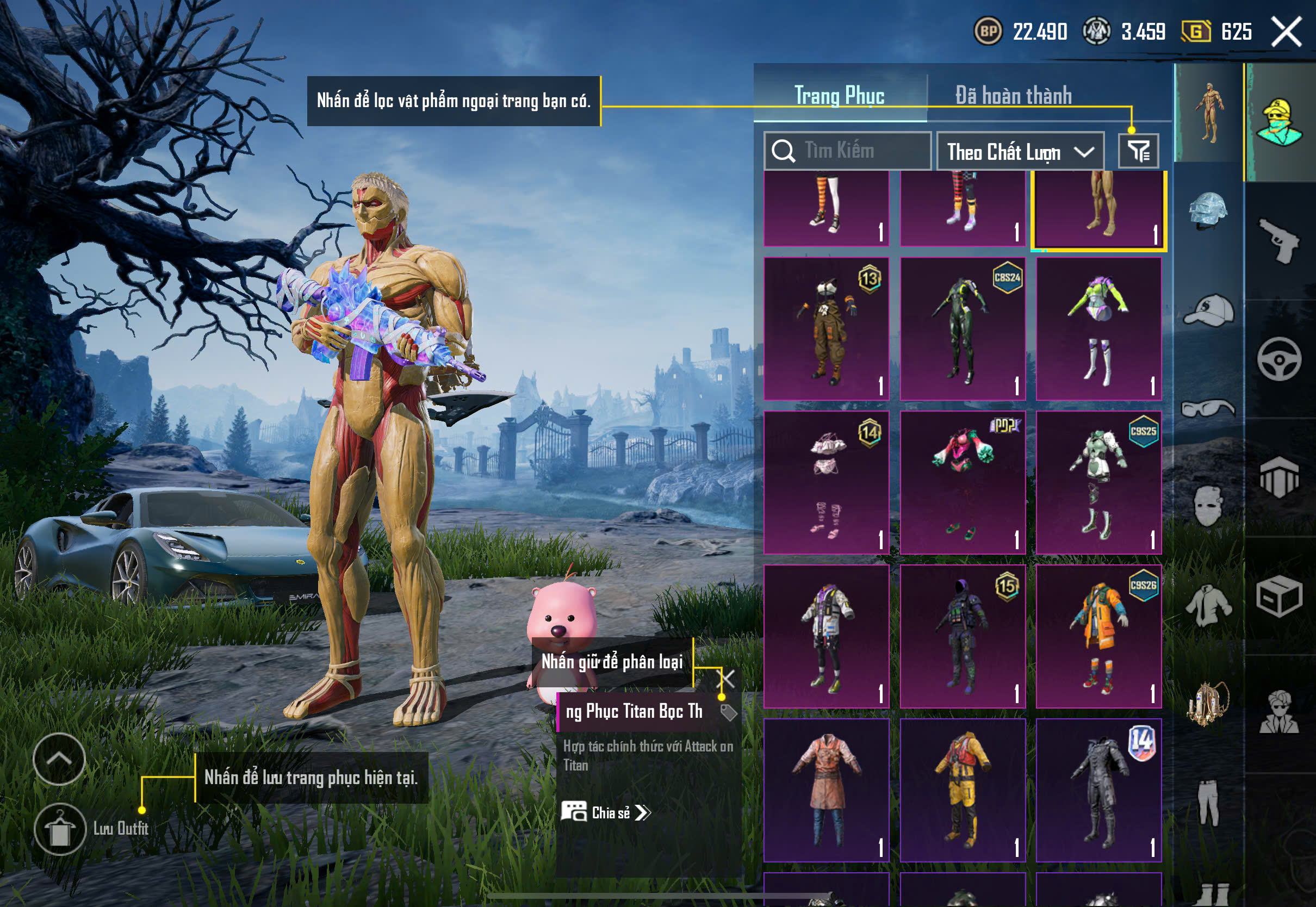Open the pistol weapon skins category
The width and height of the screenshot is (1316, 907).
coord(1280,240)
